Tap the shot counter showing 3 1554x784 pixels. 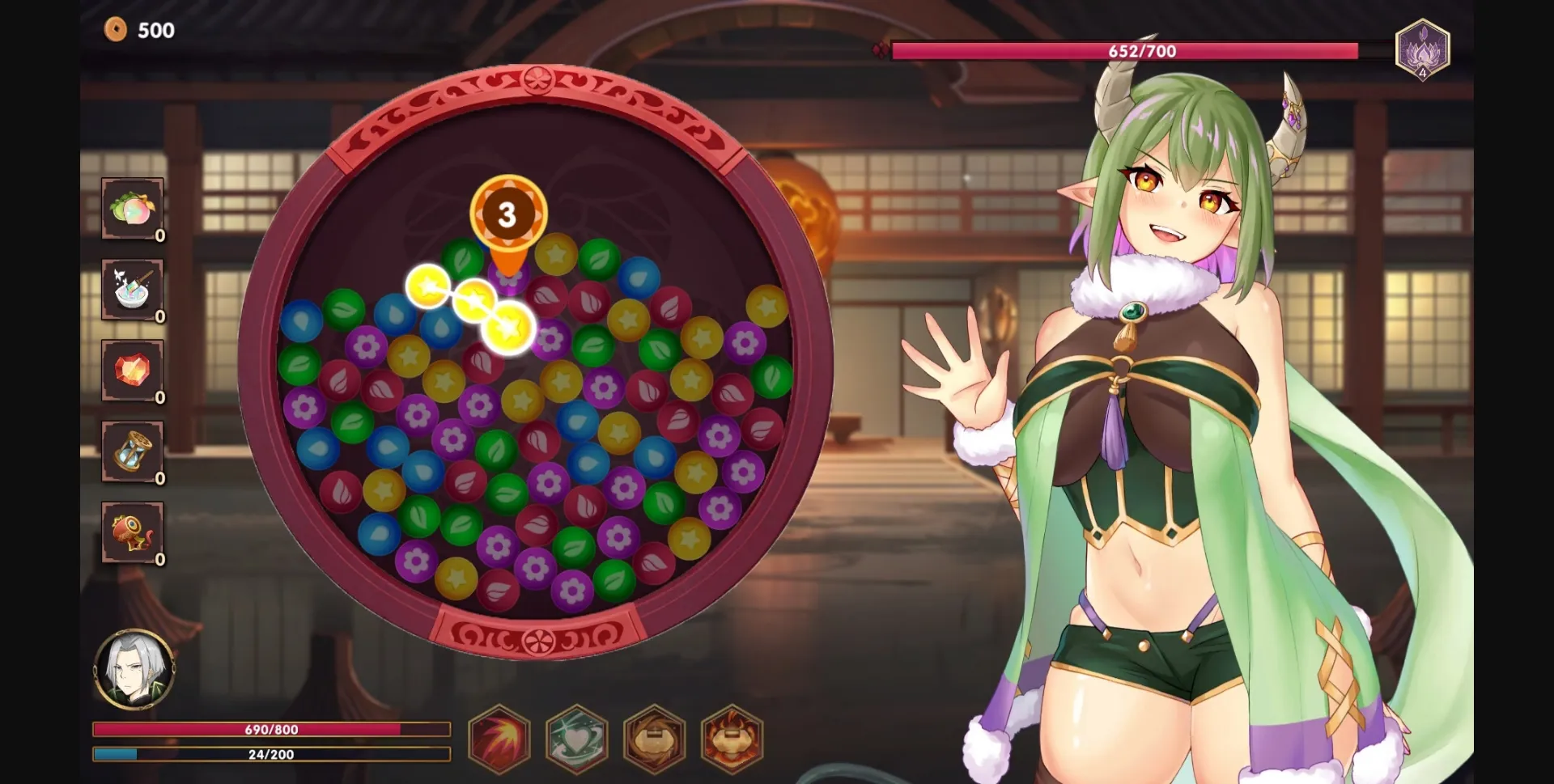[x=508, y=214]
